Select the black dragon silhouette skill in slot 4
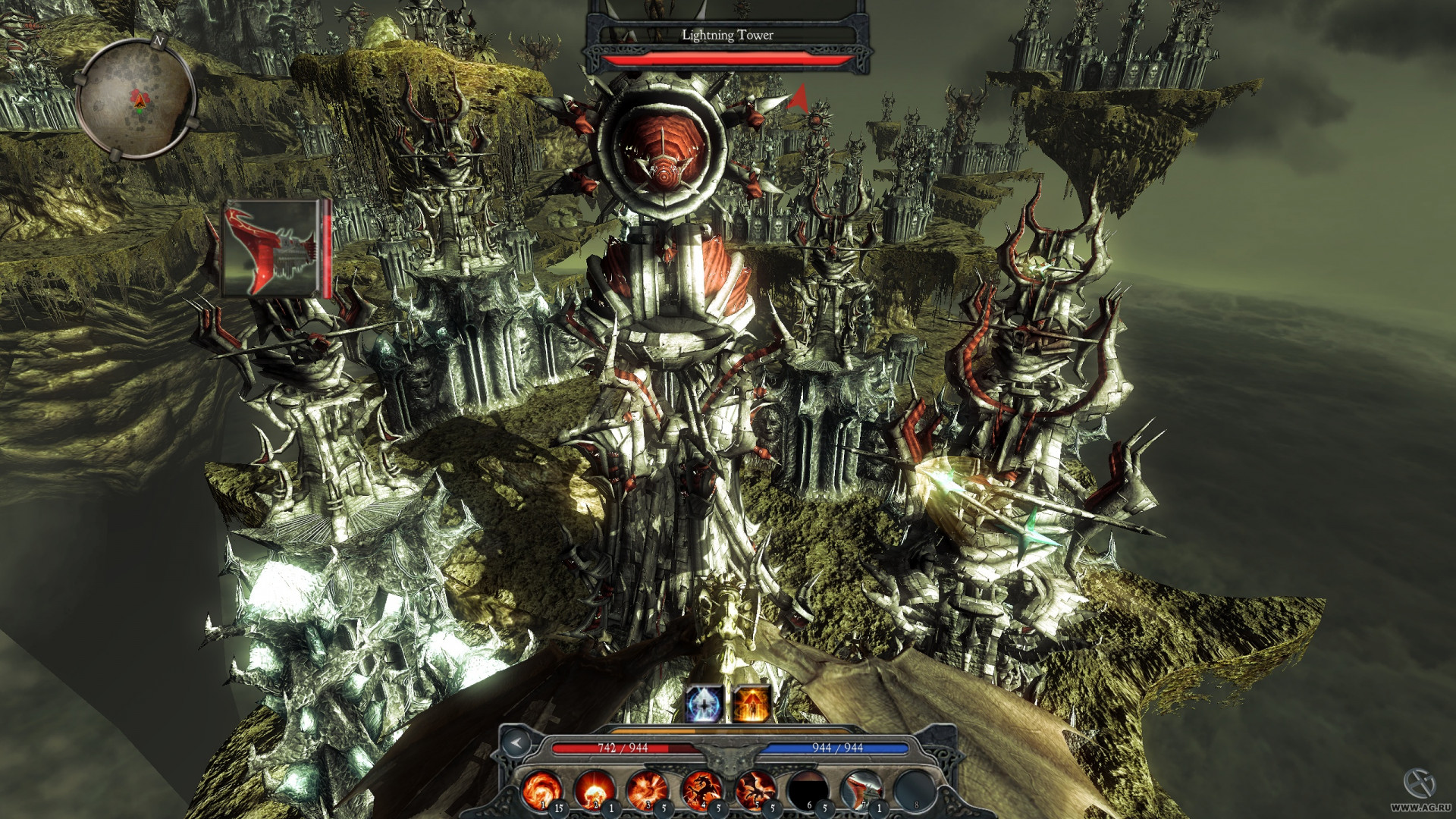Screen dimensions: 1456x819 (x=701, y=789)
